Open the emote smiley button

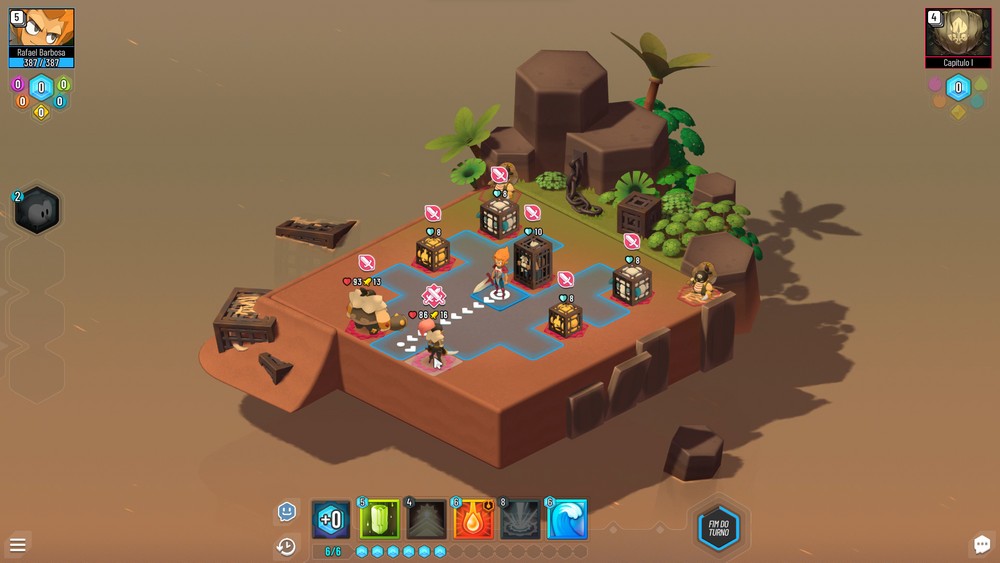[287, 512]
